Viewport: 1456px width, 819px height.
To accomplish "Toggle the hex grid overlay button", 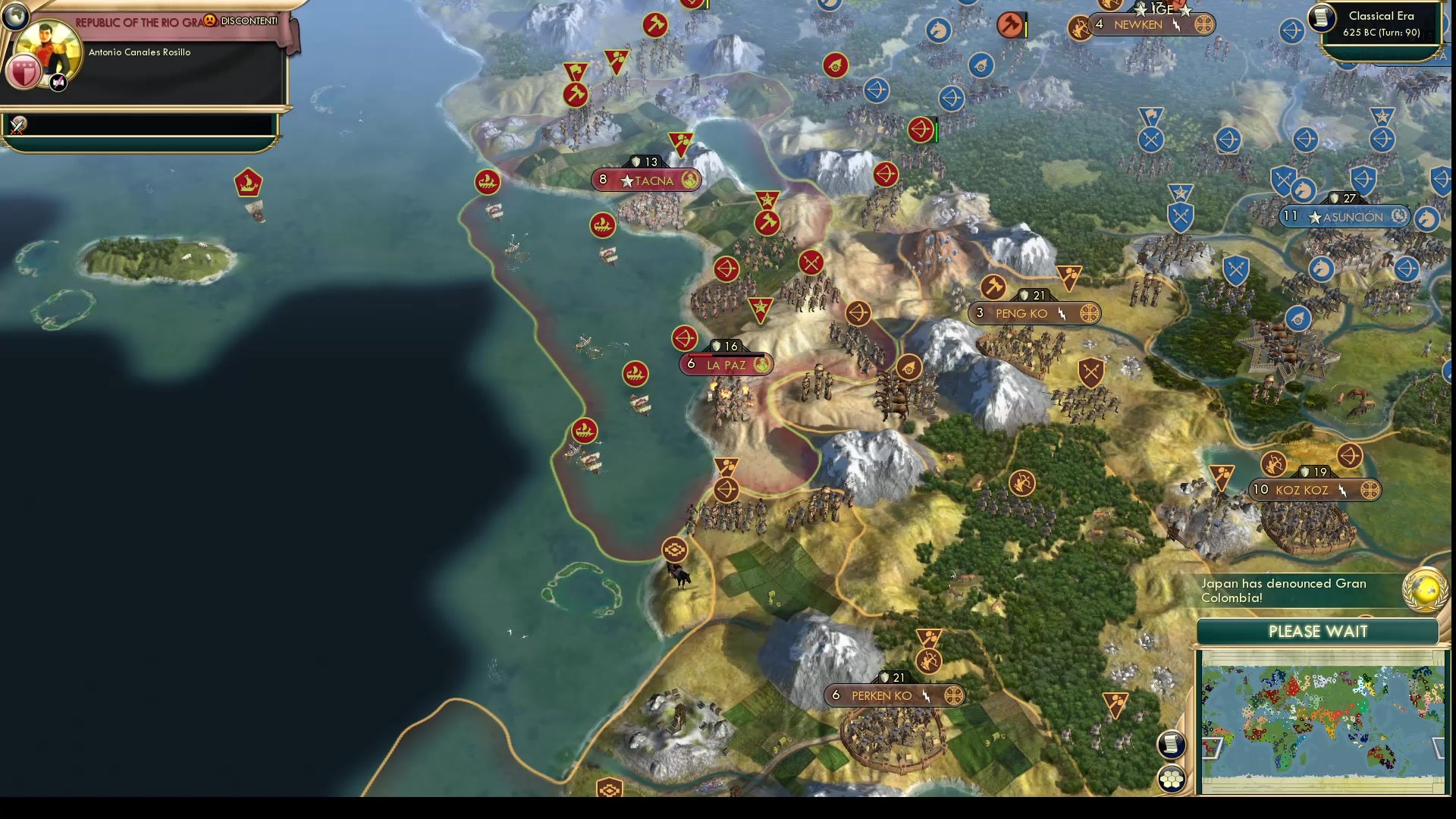I will pos(1172,777).
